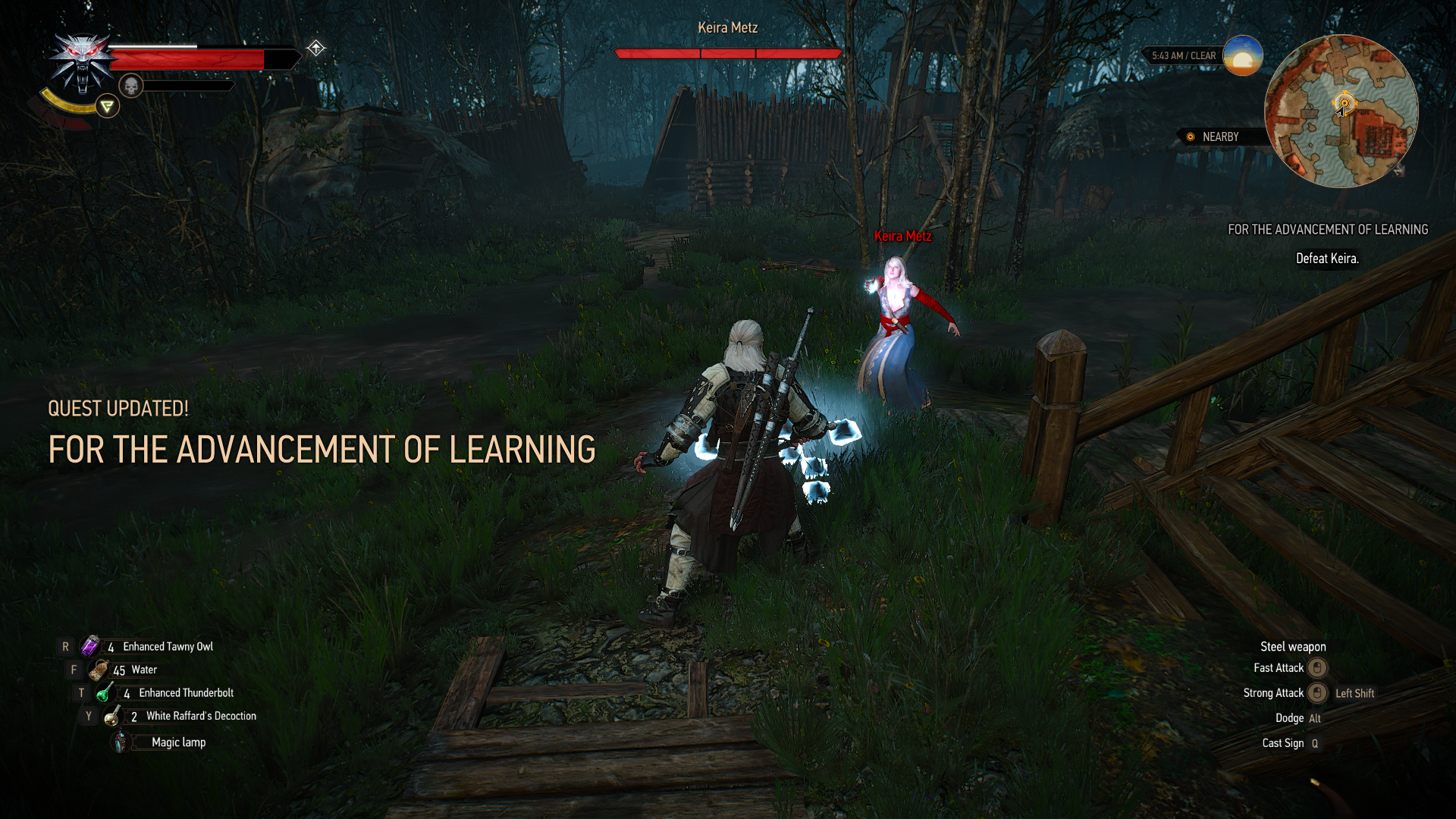
Task: Open the circular minimap
Action: coord(1341,111)
